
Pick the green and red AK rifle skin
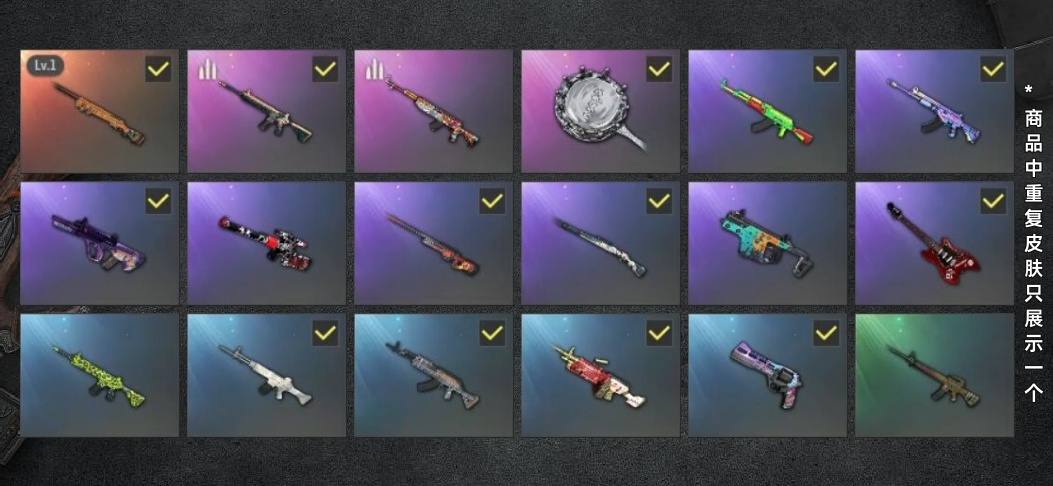tap(766, 112)
